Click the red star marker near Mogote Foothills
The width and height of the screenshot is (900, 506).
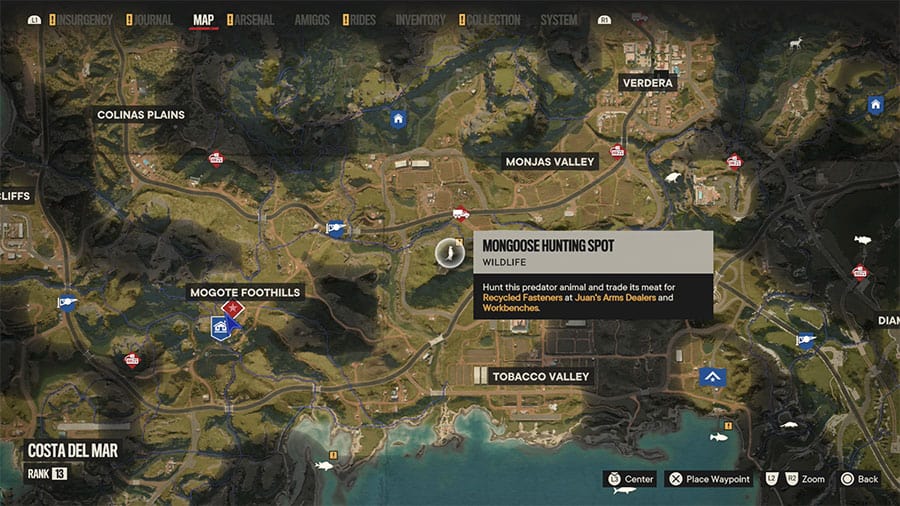(x=233, y=308)
